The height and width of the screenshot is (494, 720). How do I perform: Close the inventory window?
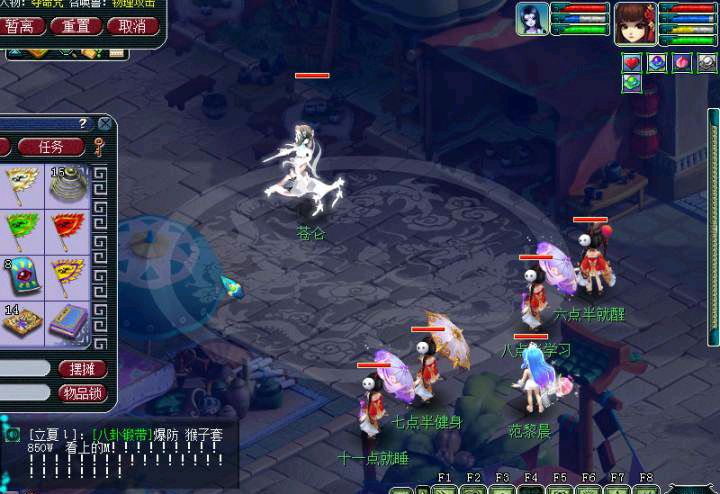point(104,124)
